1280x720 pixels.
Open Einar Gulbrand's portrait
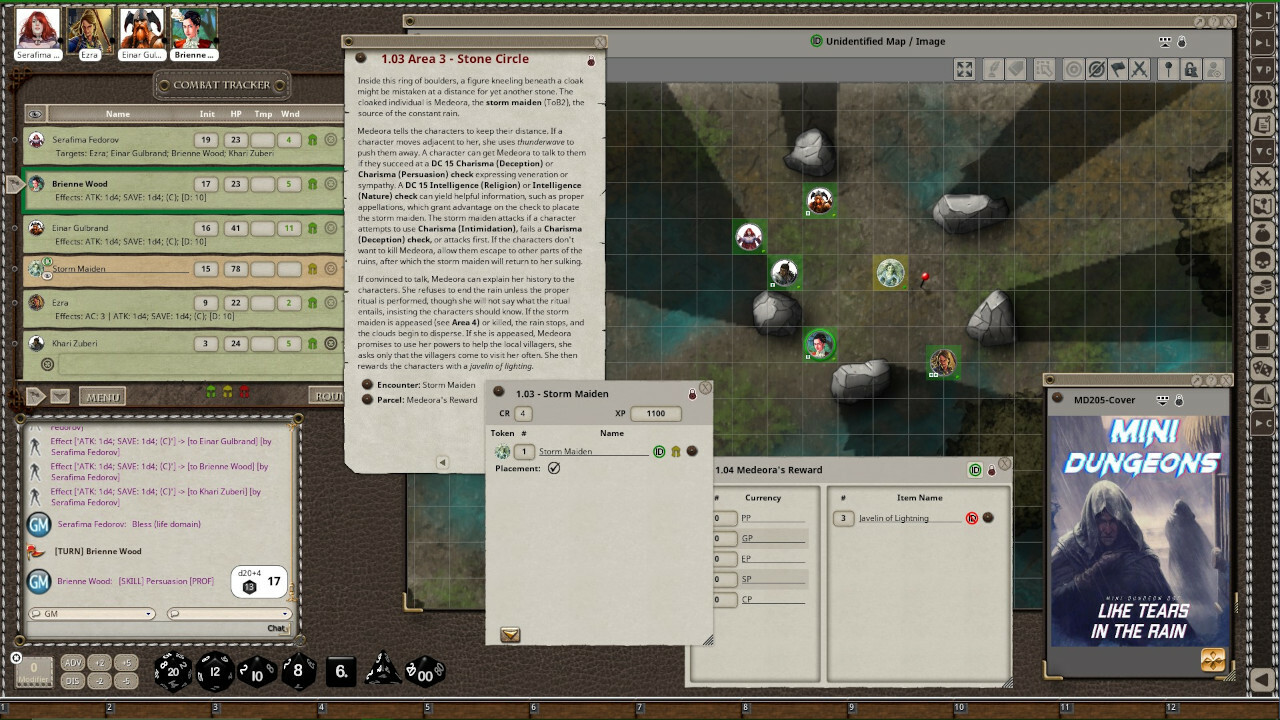tap(142, 29)
